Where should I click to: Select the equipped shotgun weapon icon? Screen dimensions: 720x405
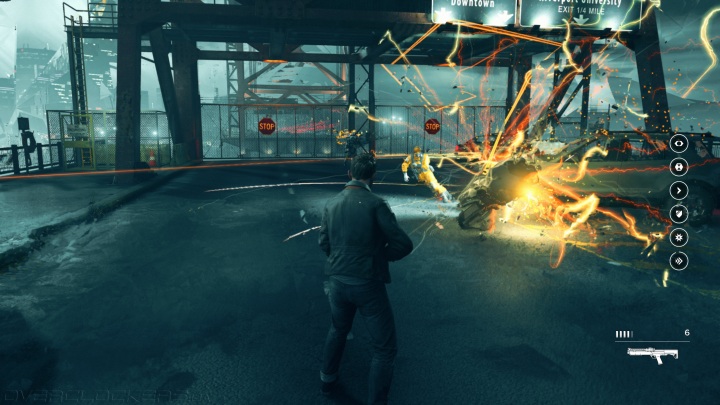[x=652, y=353]
